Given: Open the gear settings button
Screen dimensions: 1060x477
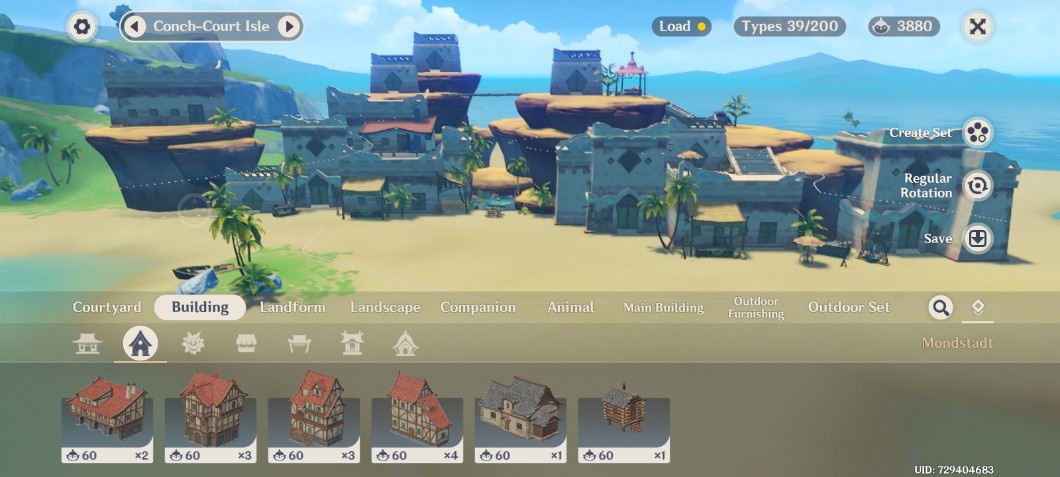Looking at the screenshot, I should point(82,27).
